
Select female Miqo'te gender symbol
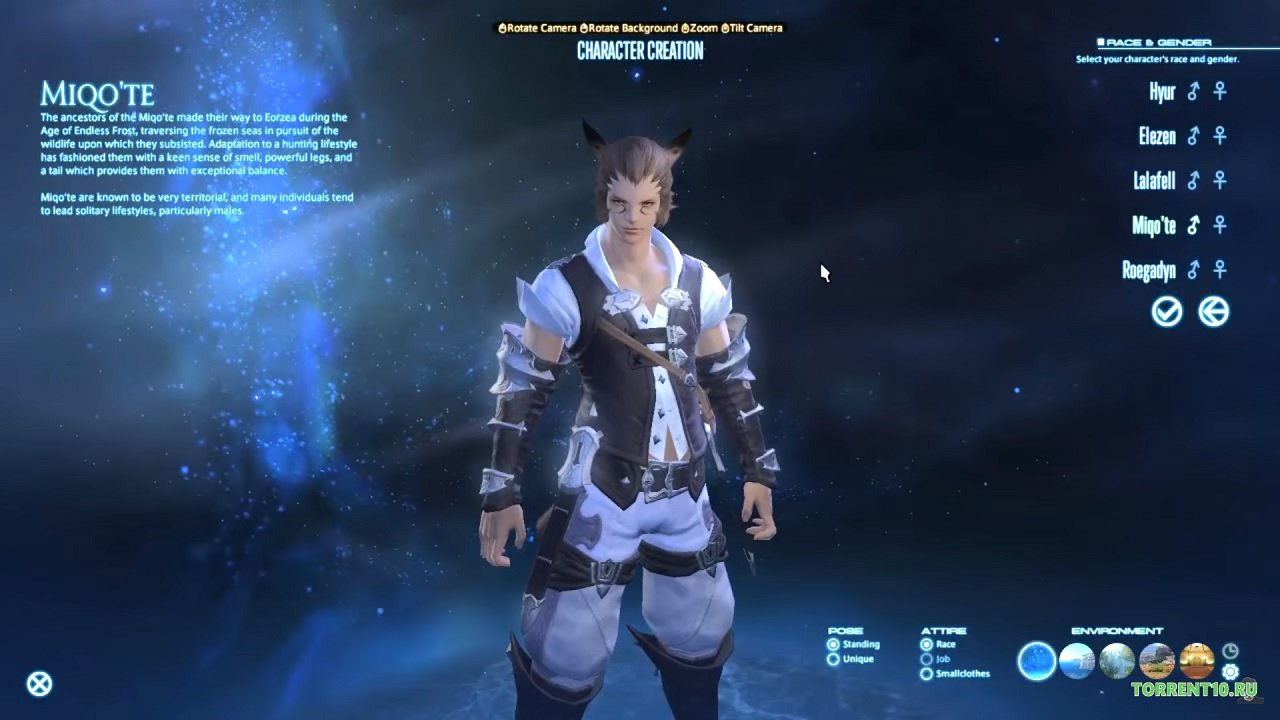click(x=1220, y=225)
